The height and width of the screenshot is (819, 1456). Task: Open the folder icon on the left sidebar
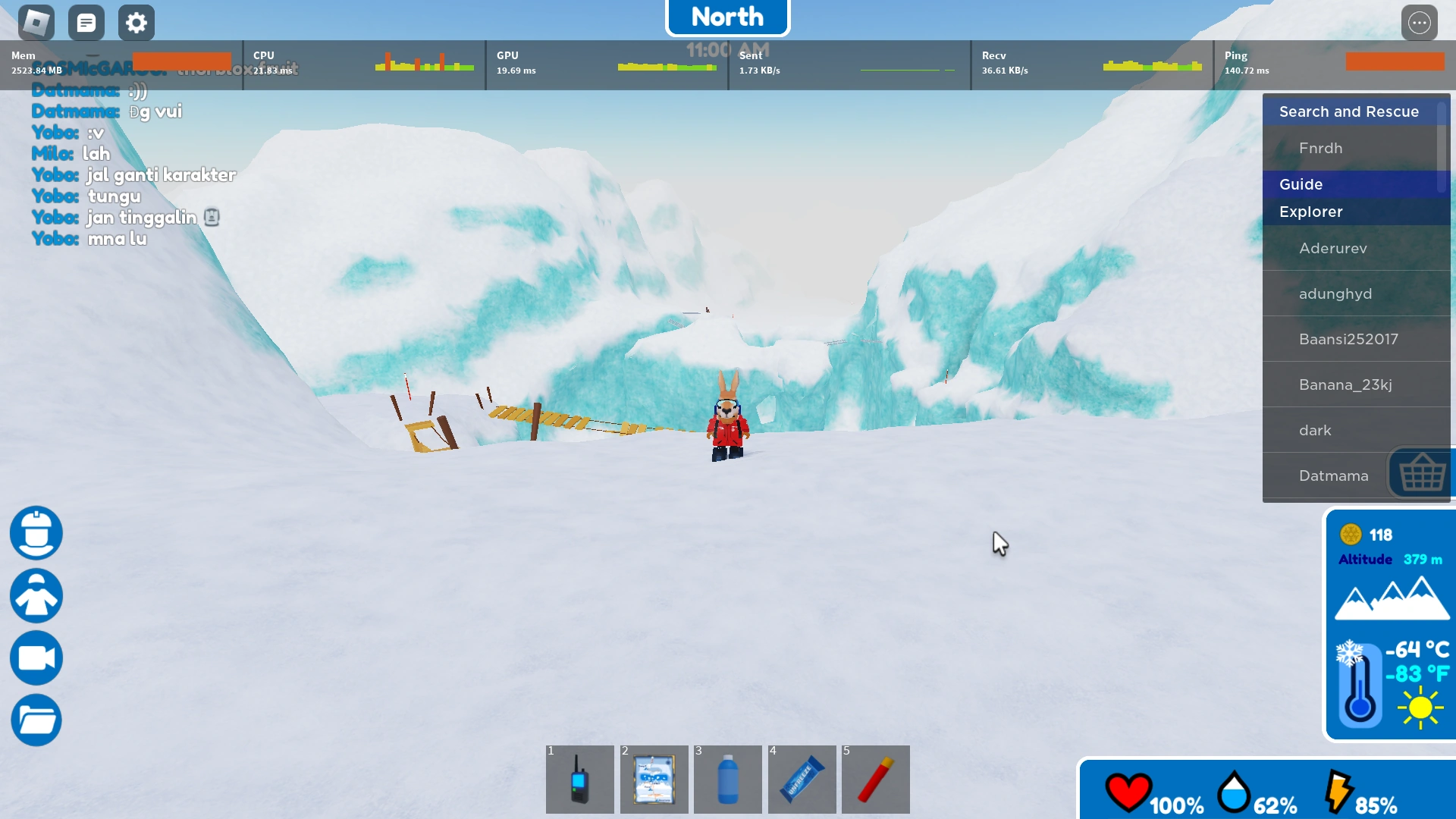[36, 720]
